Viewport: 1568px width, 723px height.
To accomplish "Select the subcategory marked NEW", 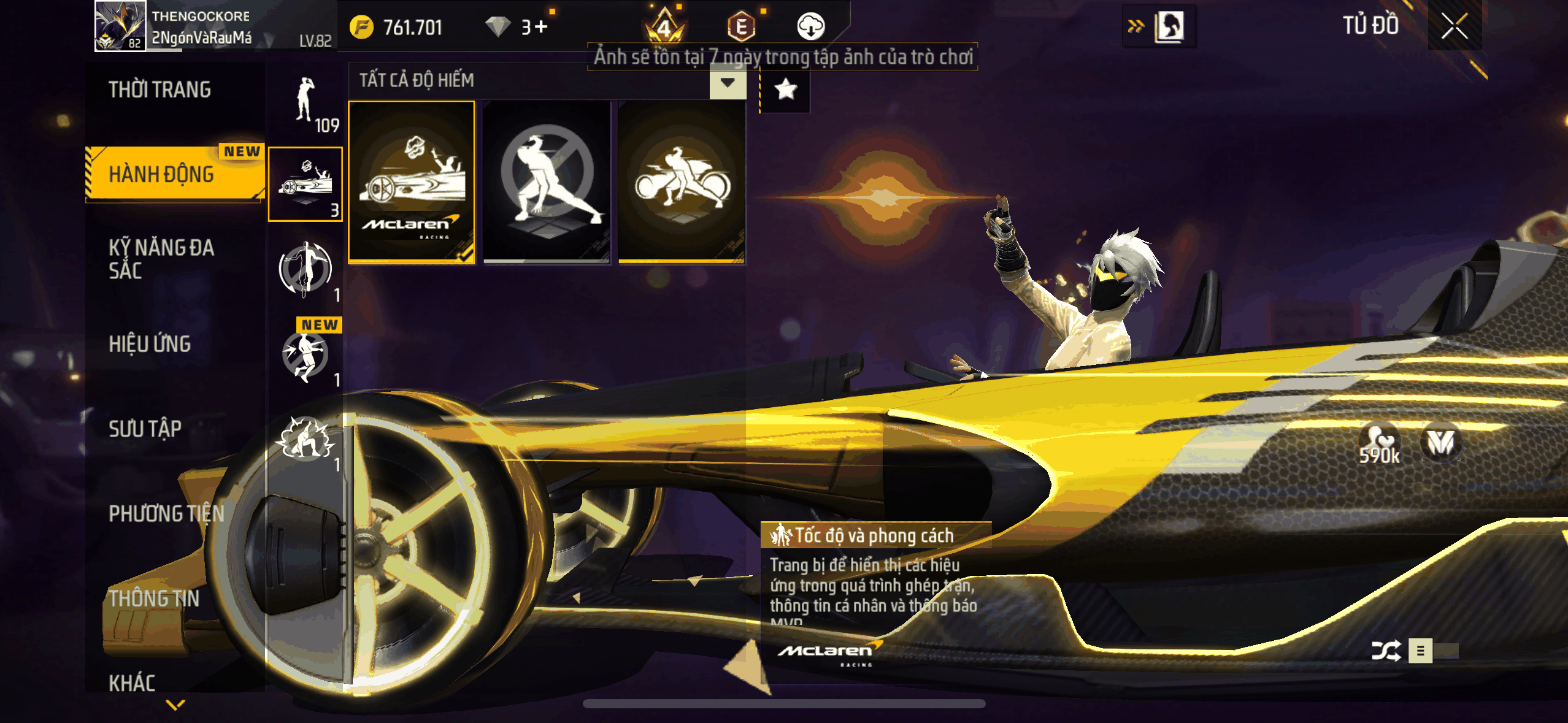I will pyautogui.click(x=306, y=354).
